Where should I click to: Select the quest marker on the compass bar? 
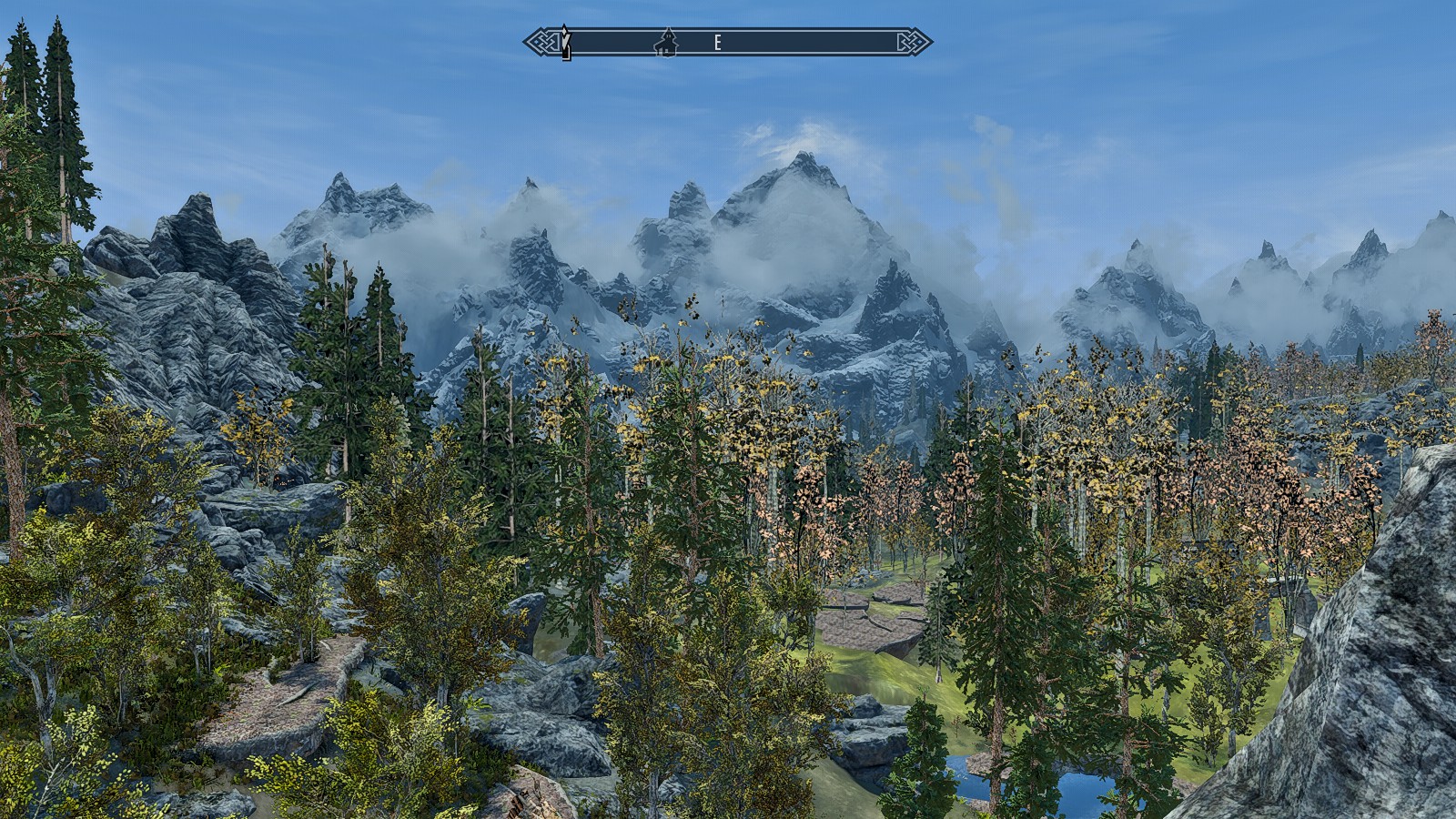click(565, 42)
